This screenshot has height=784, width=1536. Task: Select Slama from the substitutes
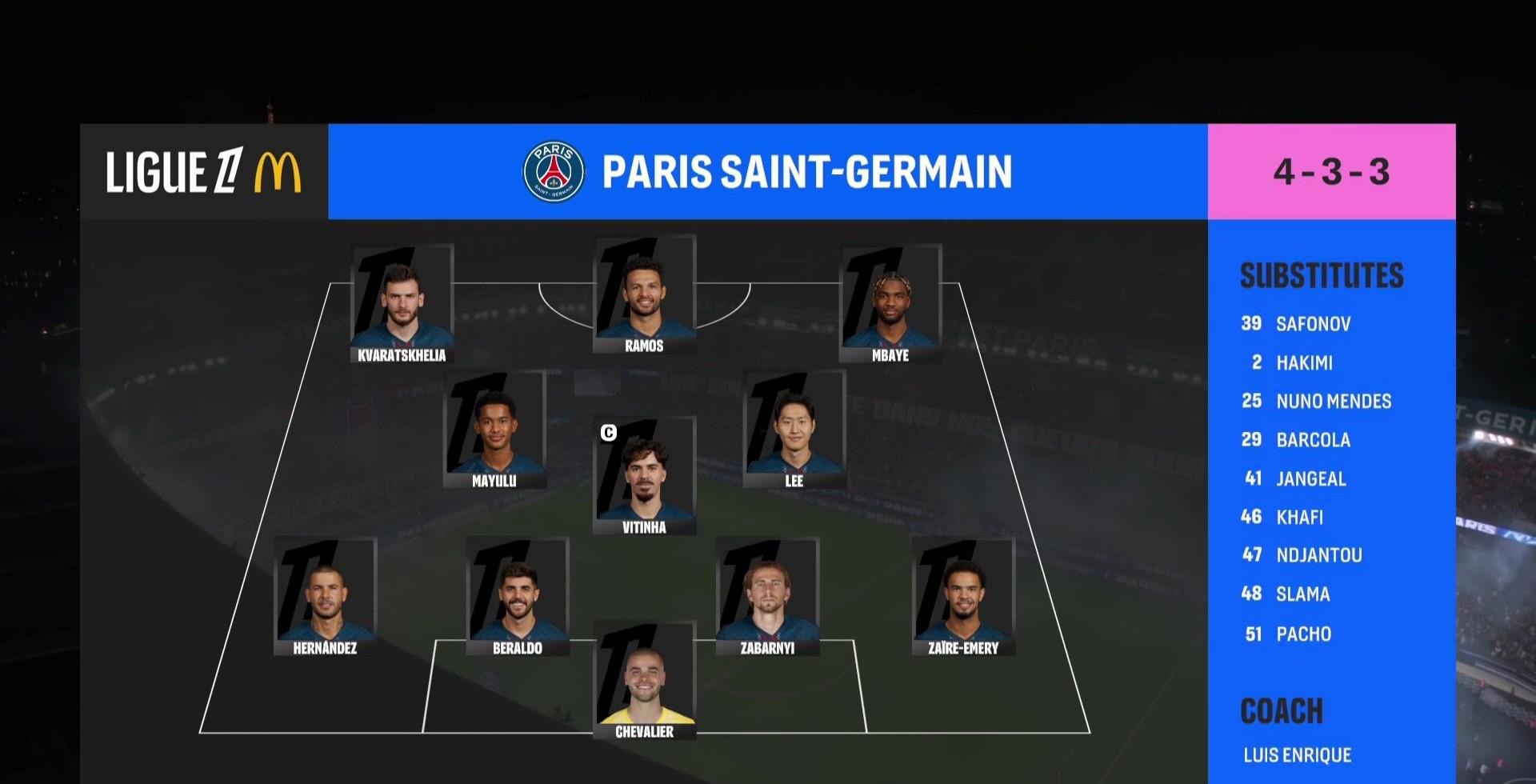1302,594
